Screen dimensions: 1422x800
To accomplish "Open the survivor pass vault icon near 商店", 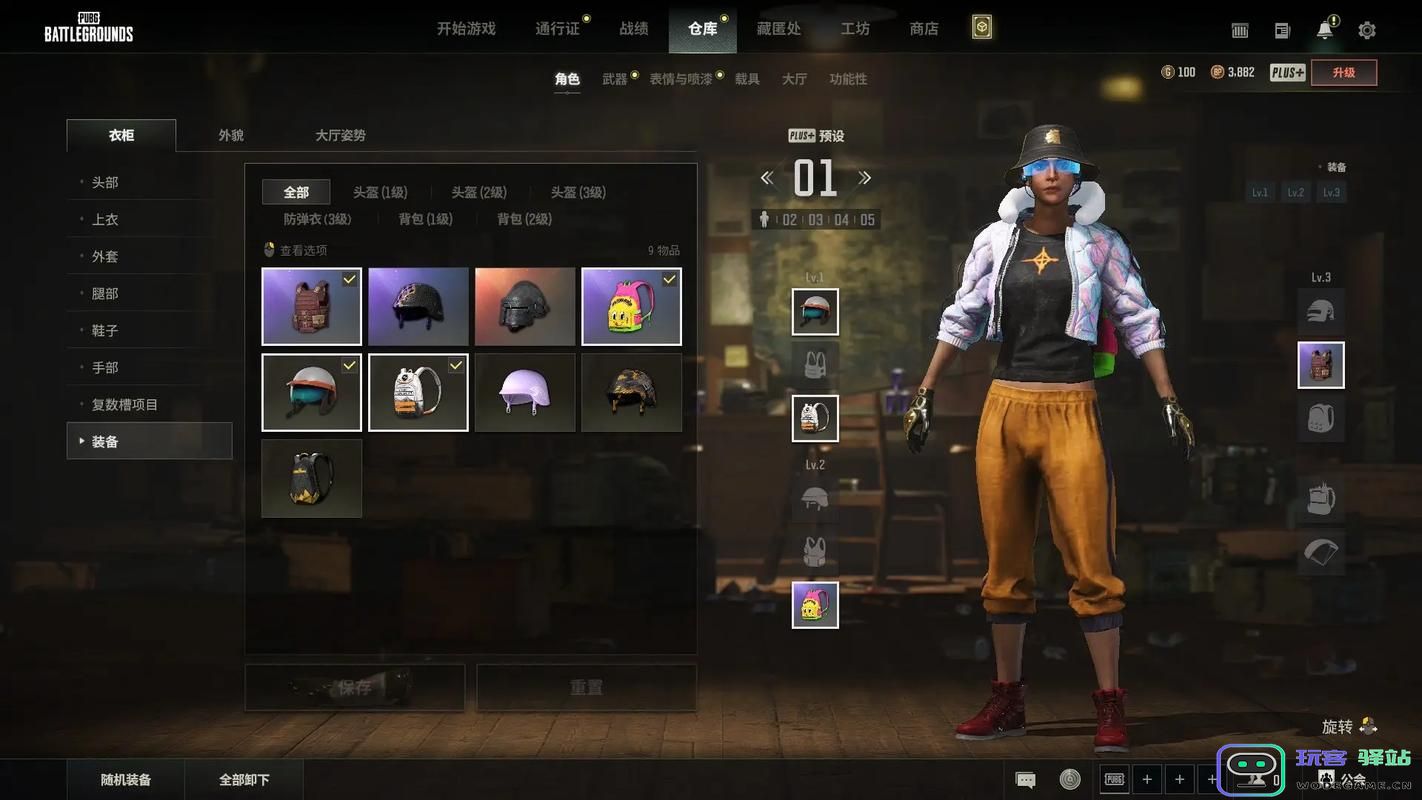I will (980, 27).
